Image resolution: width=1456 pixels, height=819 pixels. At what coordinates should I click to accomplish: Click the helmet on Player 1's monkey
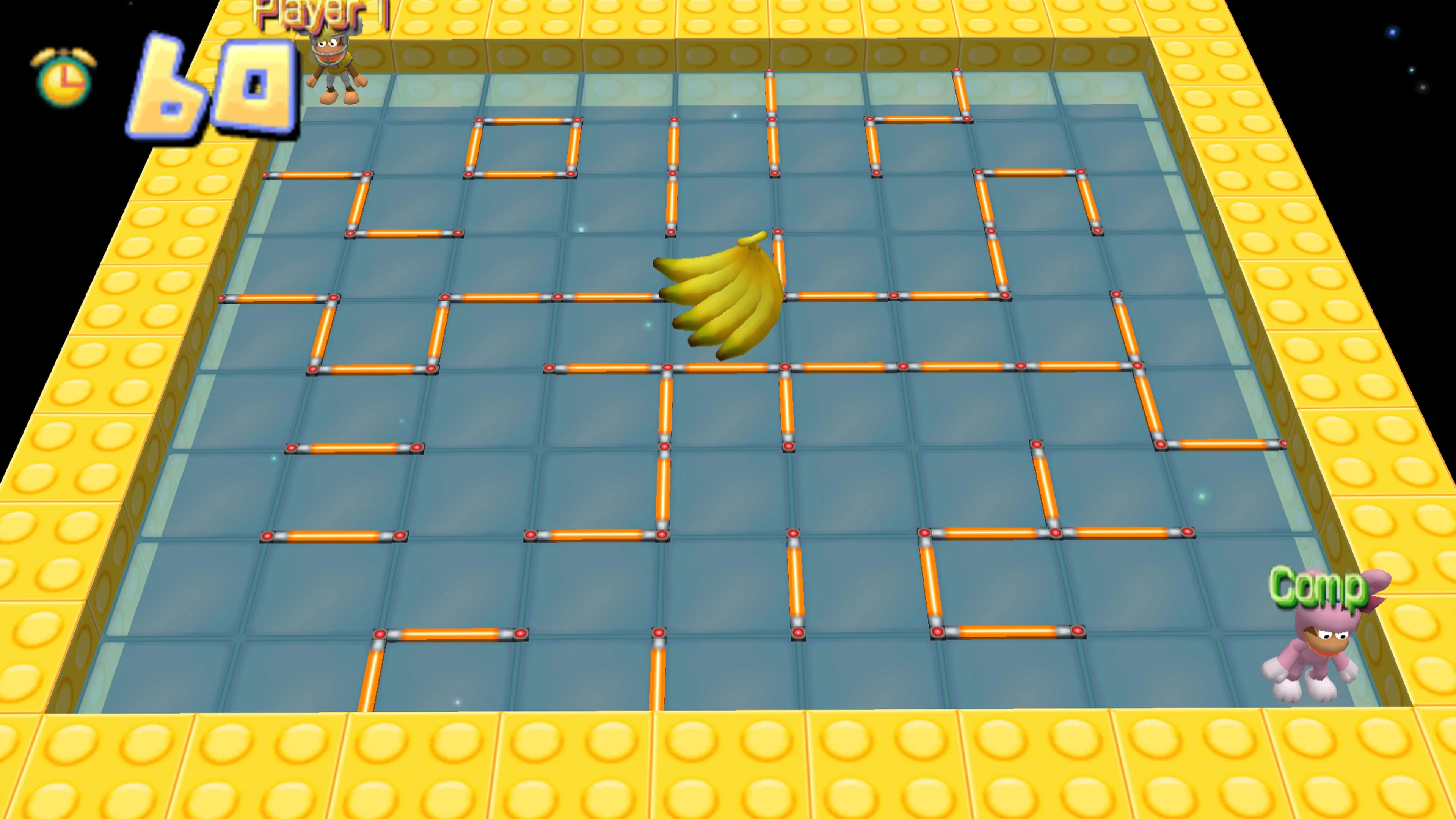click(x=331, y=44)
